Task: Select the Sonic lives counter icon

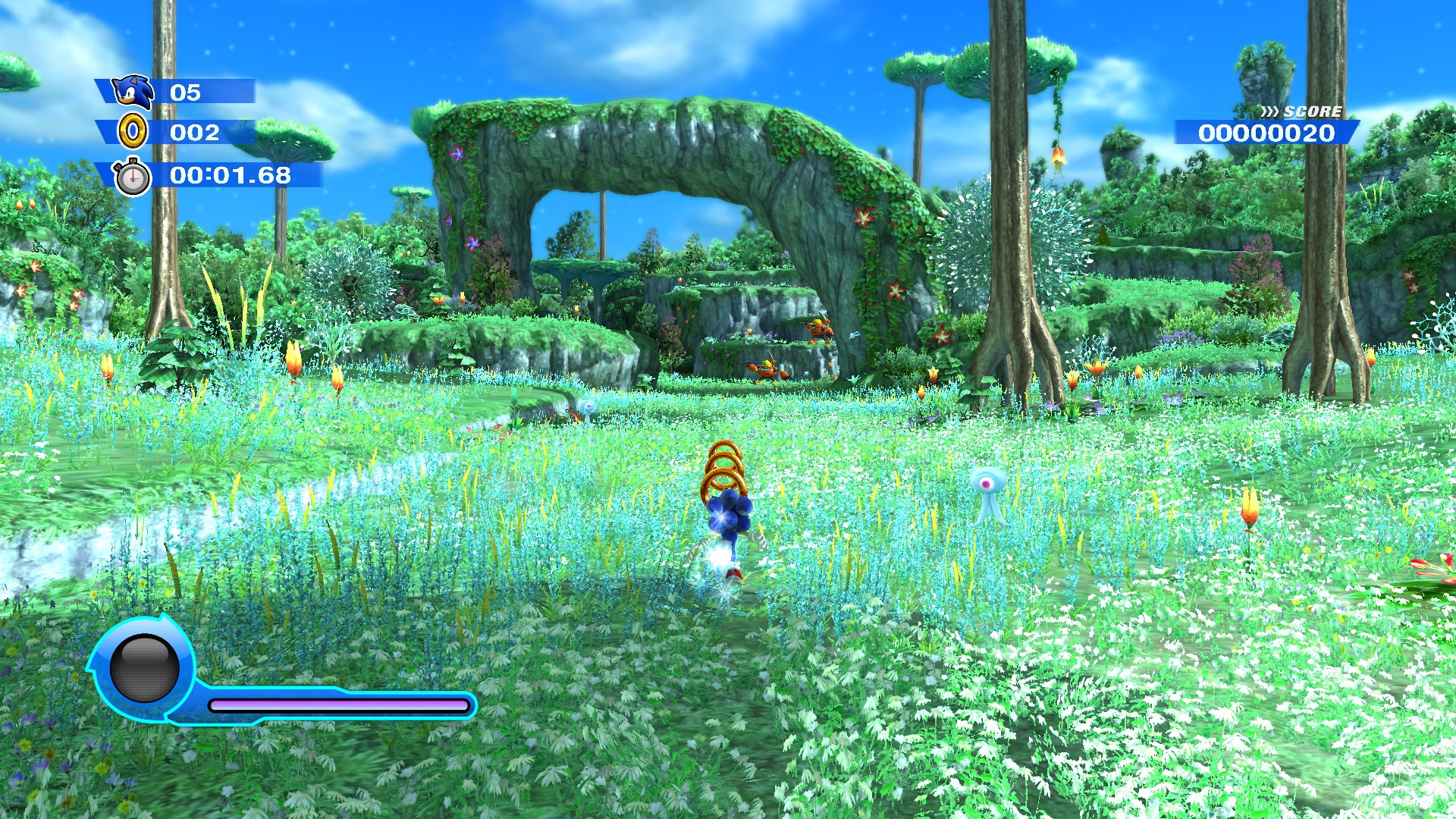Action: pos(130,93)
